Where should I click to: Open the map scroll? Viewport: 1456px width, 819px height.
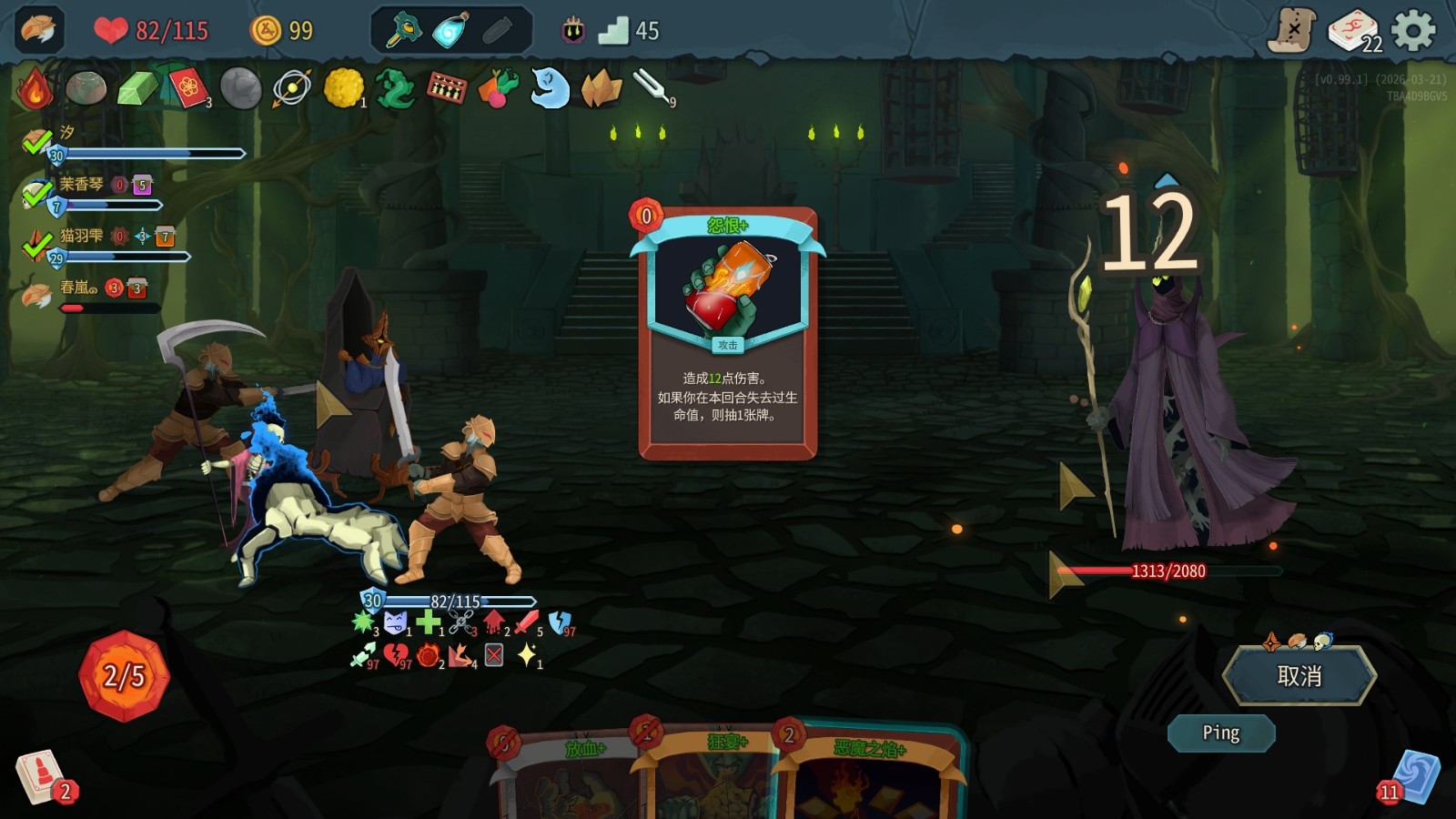1292,31
